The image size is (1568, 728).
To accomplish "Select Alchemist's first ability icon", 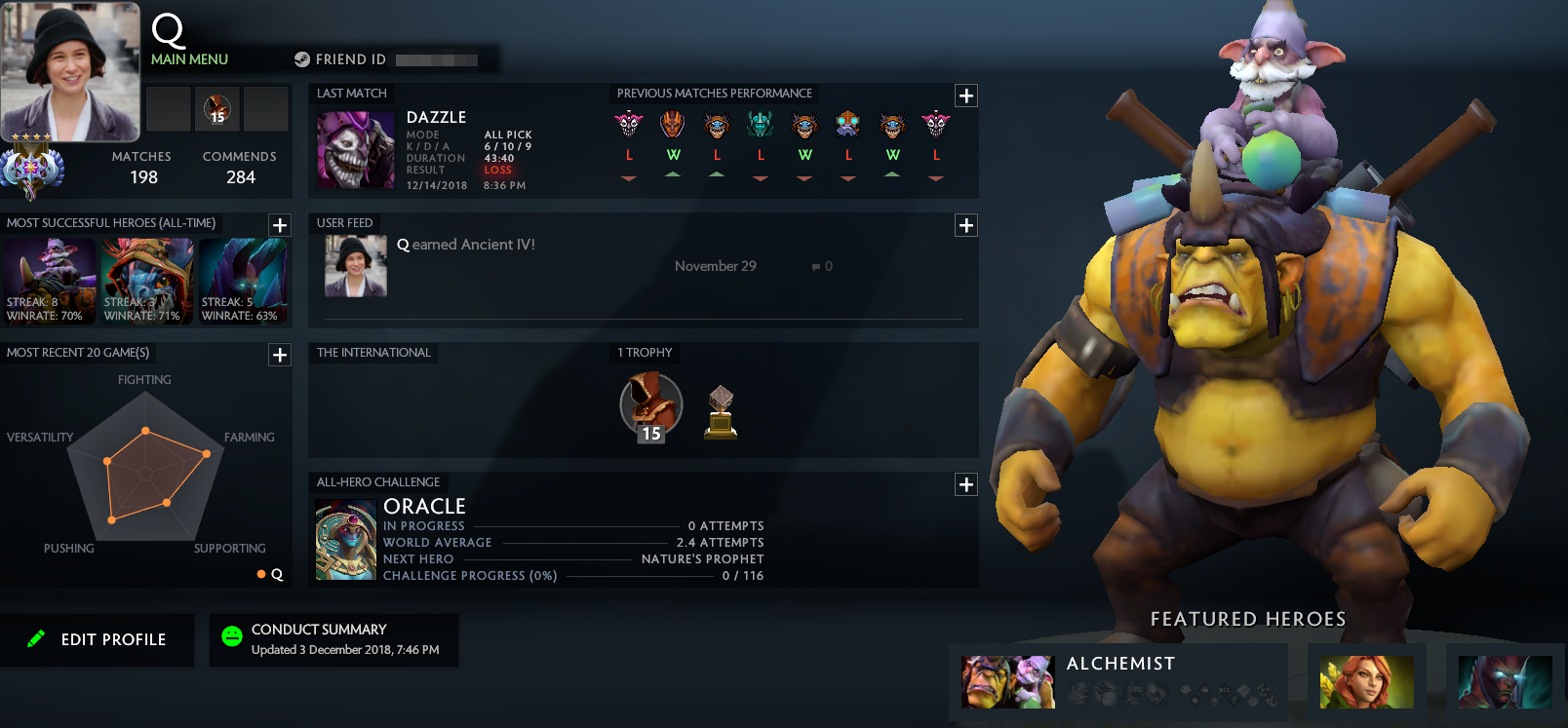I will tap(1078, 694).
